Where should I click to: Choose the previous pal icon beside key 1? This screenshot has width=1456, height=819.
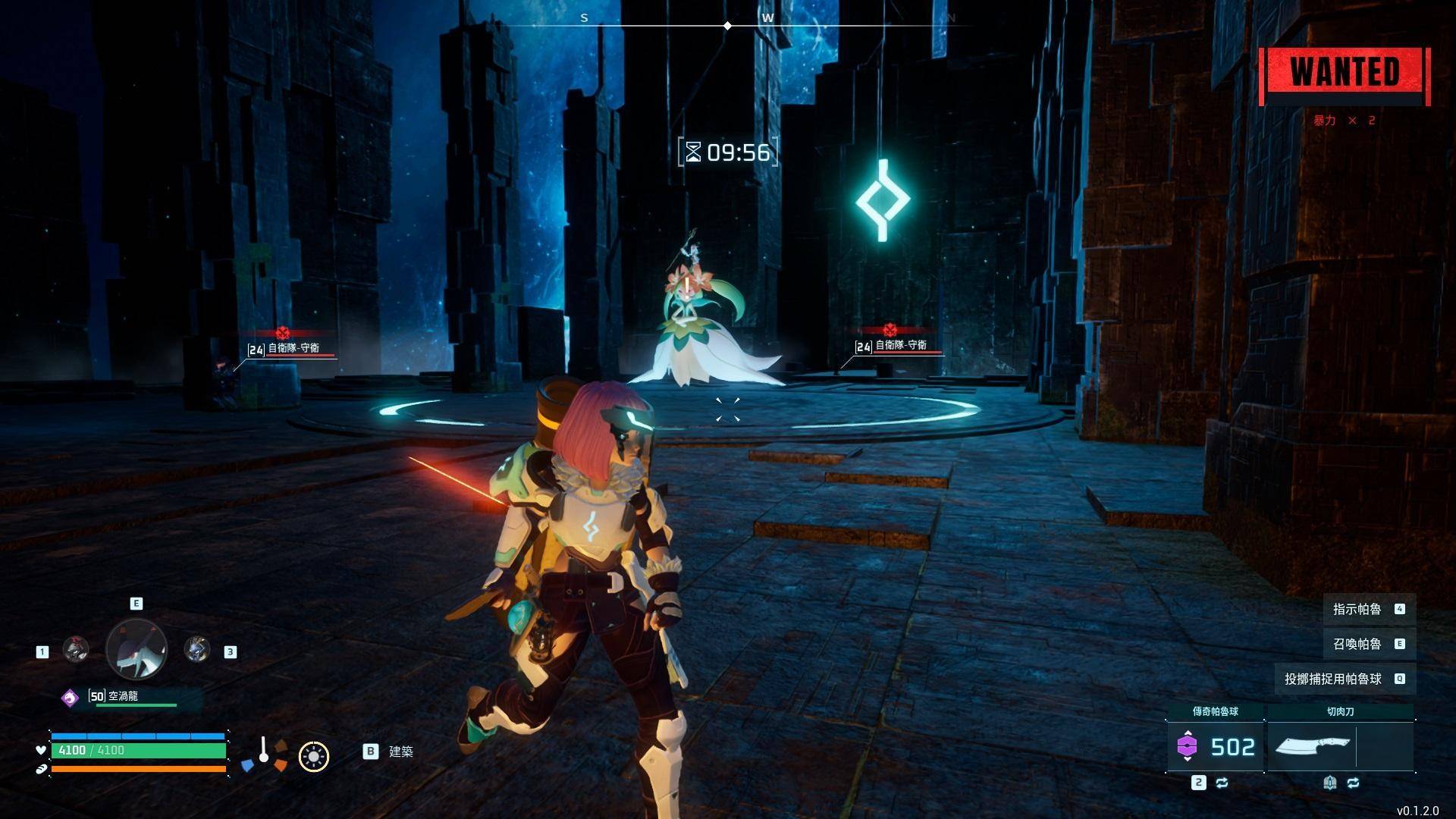(x=75, y=650)
